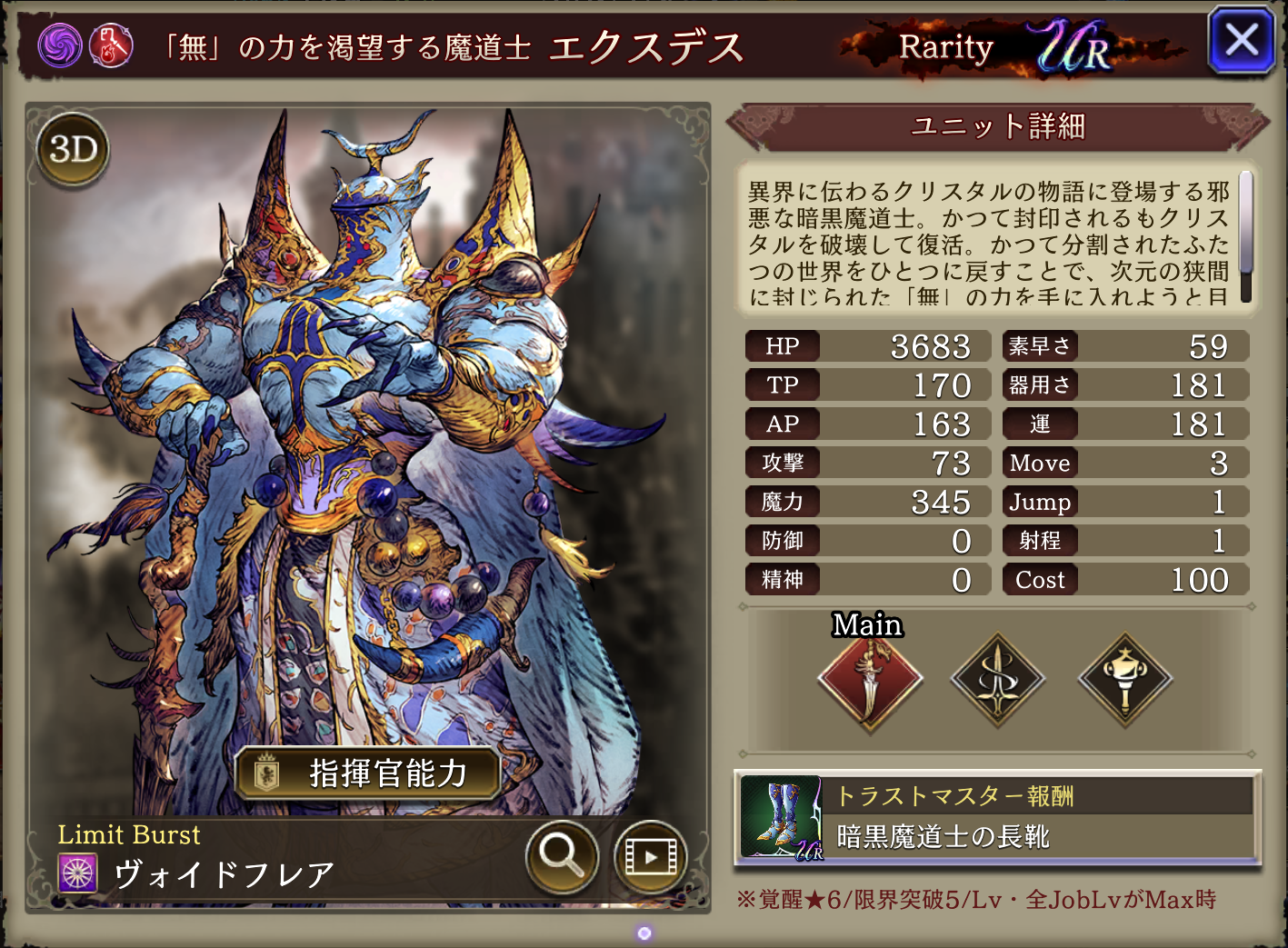Tap the red job emblem icon
This screenshot has width=1288, height=948.
point(111,45)
